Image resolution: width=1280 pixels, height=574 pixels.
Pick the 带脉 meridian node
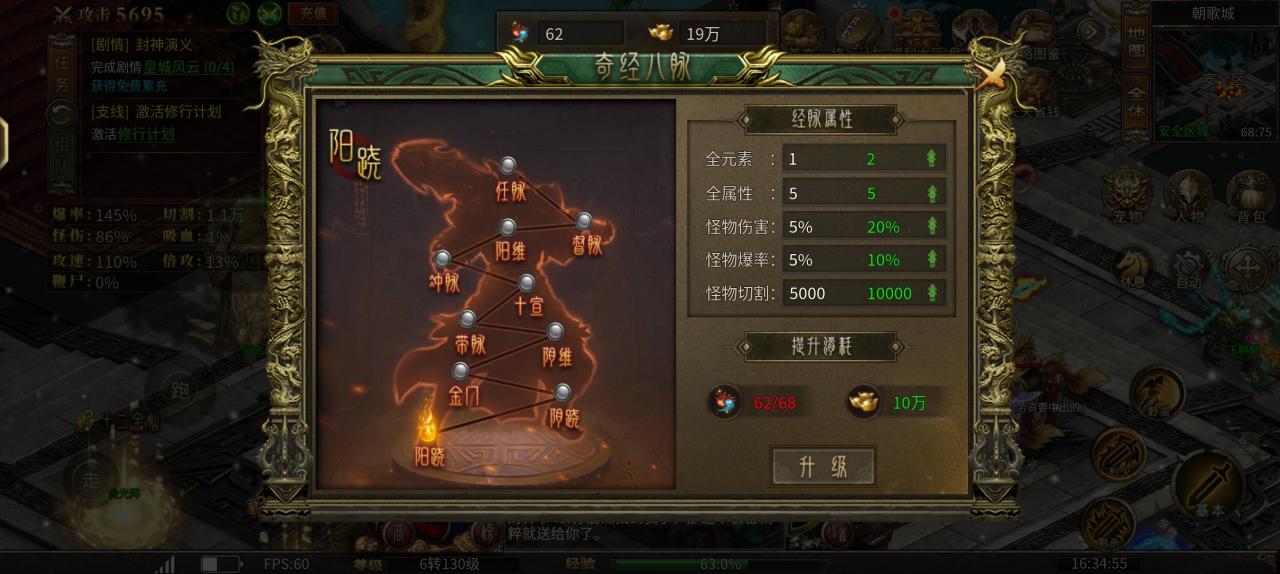point(467,320)
